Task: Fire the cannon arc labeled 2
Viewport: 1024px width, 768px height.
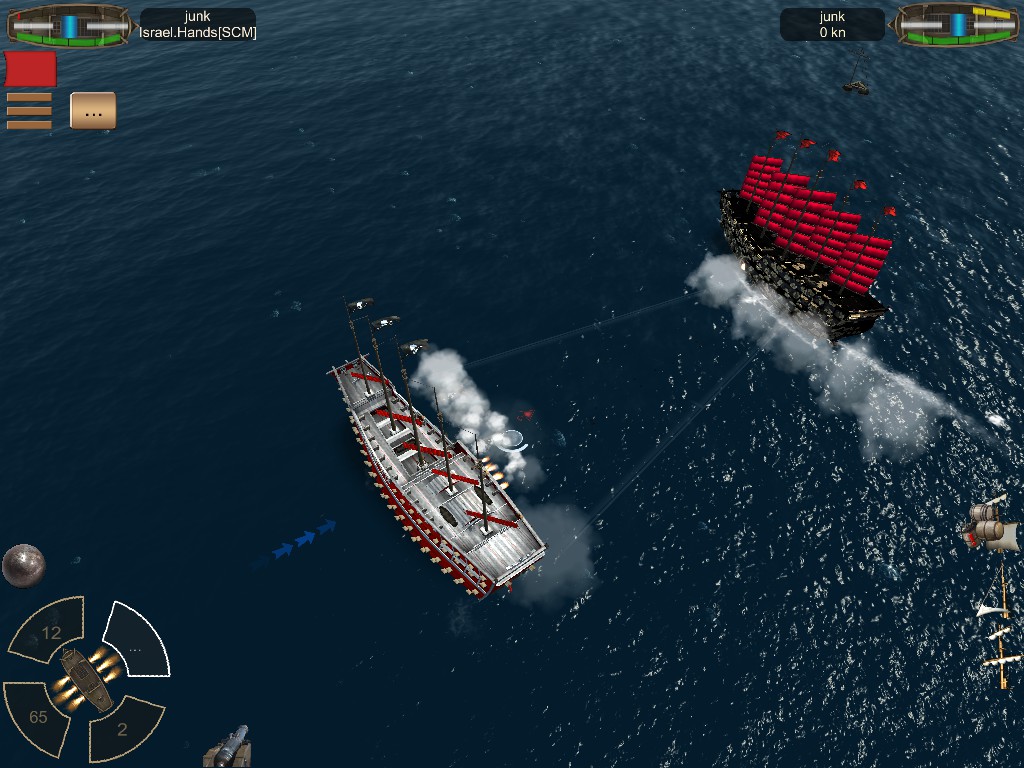Action: (x=124, y=728)
